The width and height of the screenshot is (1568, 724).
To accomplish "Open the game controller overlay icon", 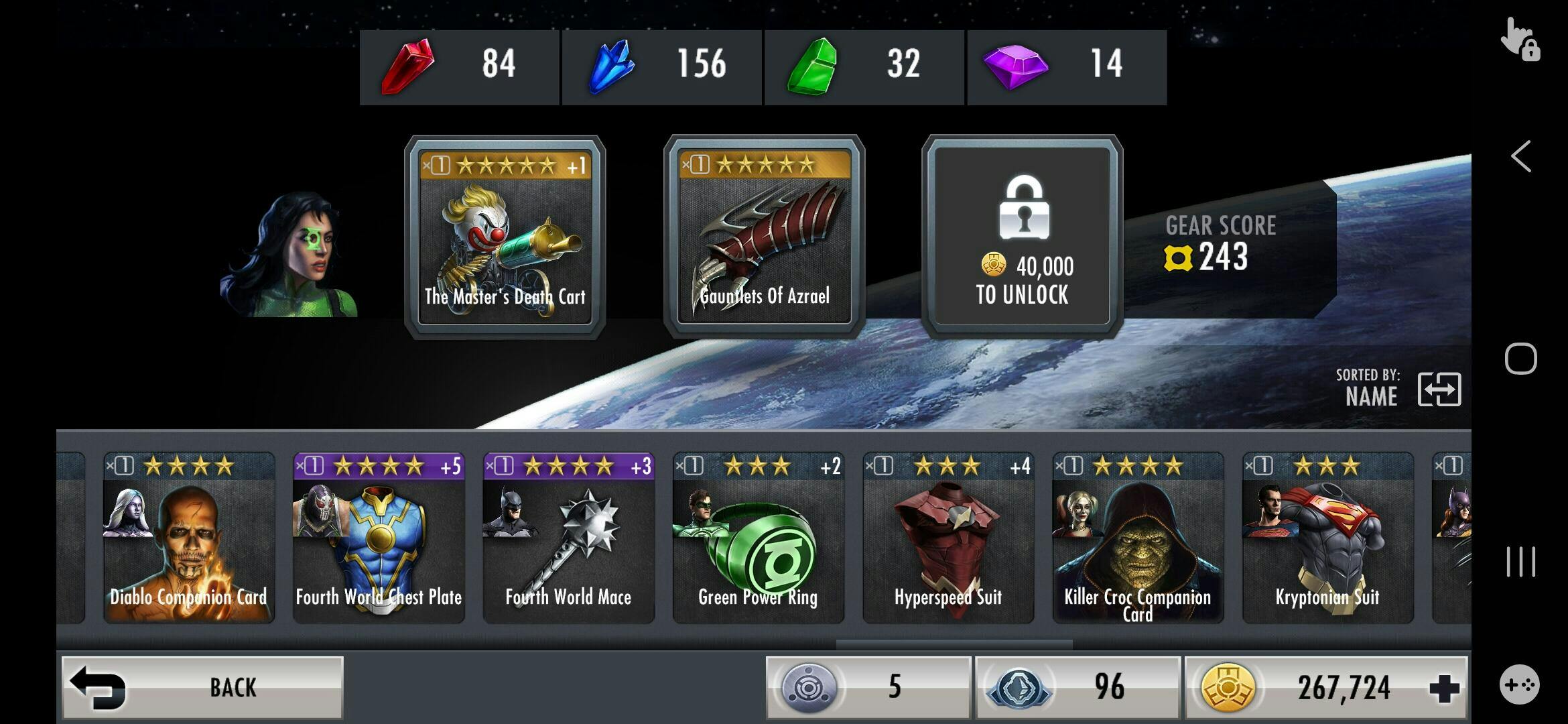I will click(x=1519, y=684).
